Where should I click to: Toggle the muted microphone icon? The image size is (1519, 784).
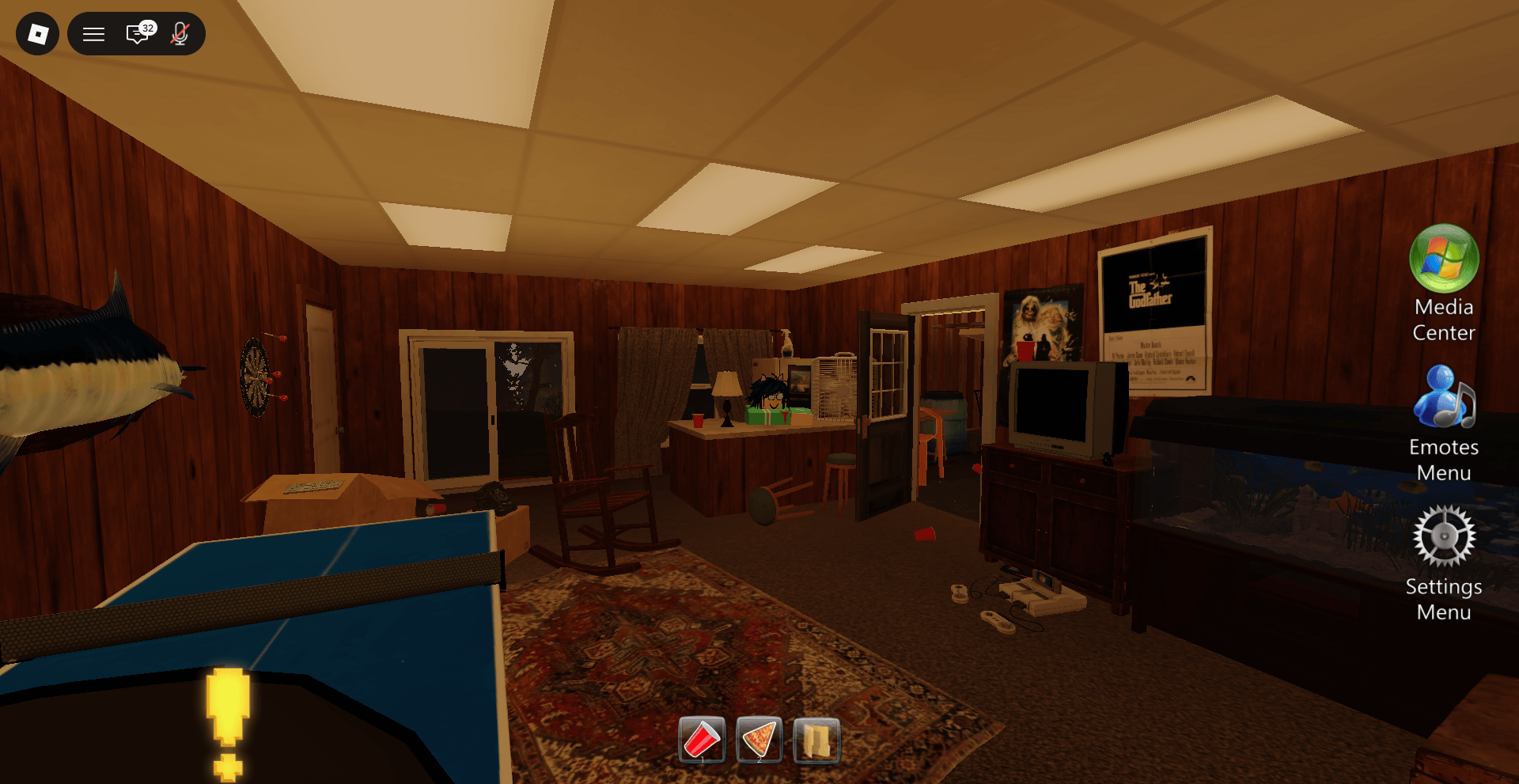pyautogui.click(x=180, y=33)
